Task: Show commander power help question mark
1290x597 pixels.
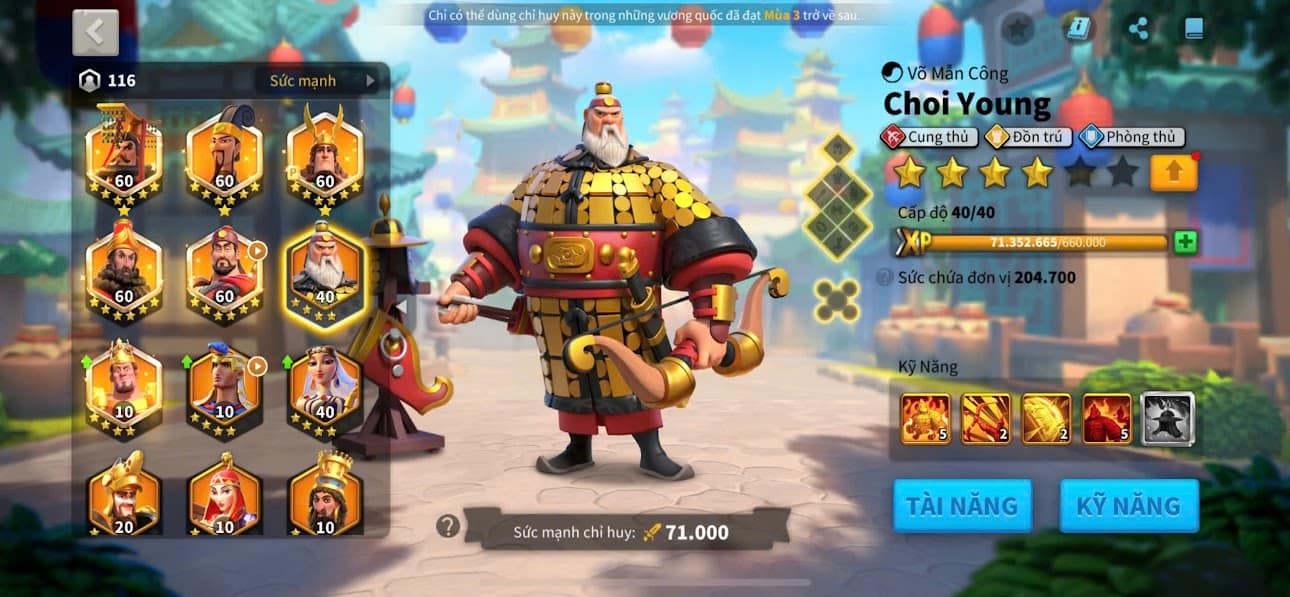Action: coord(448,526)
